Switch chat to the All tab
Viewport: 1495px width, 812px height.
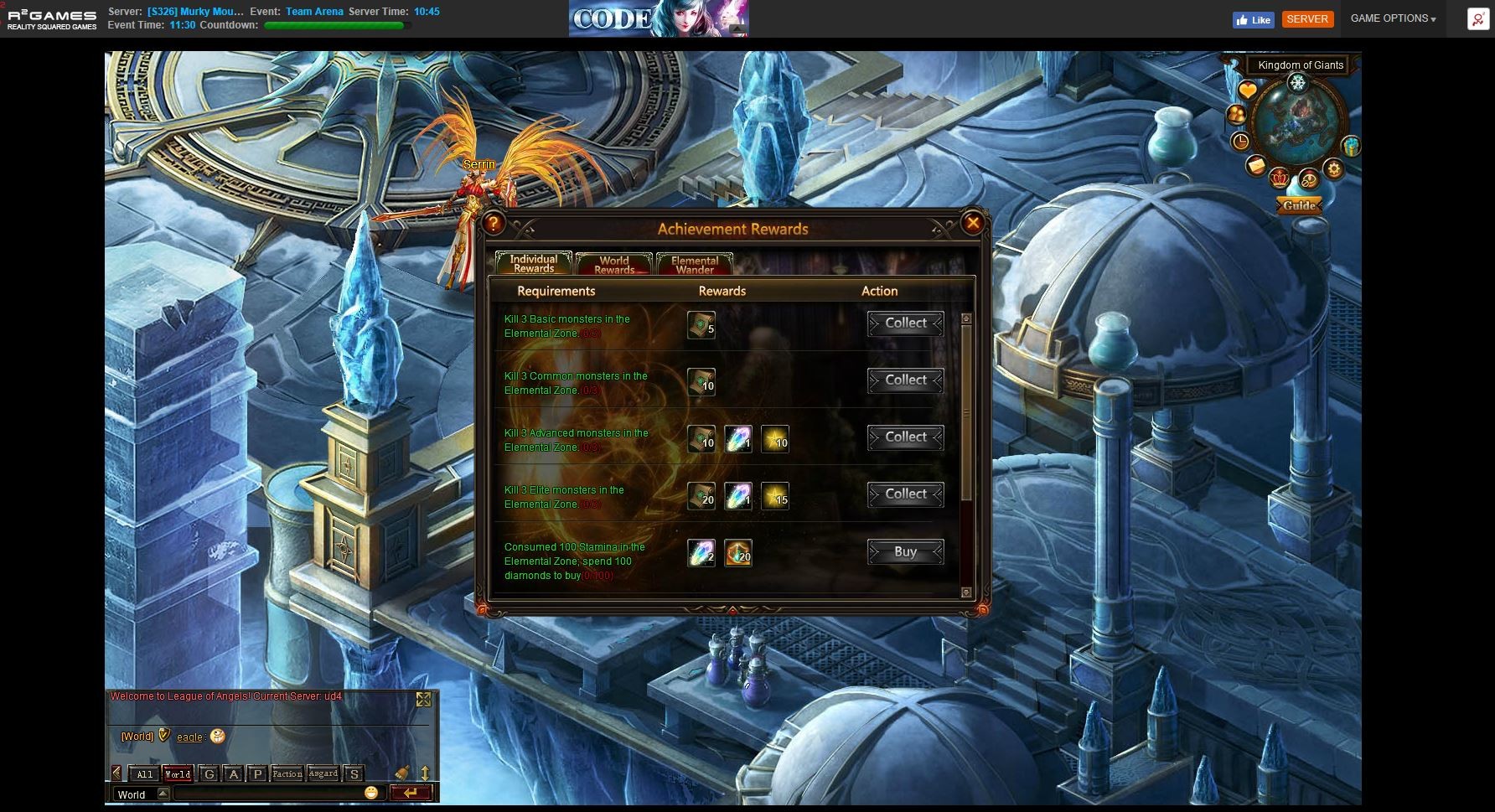point(144,773)
